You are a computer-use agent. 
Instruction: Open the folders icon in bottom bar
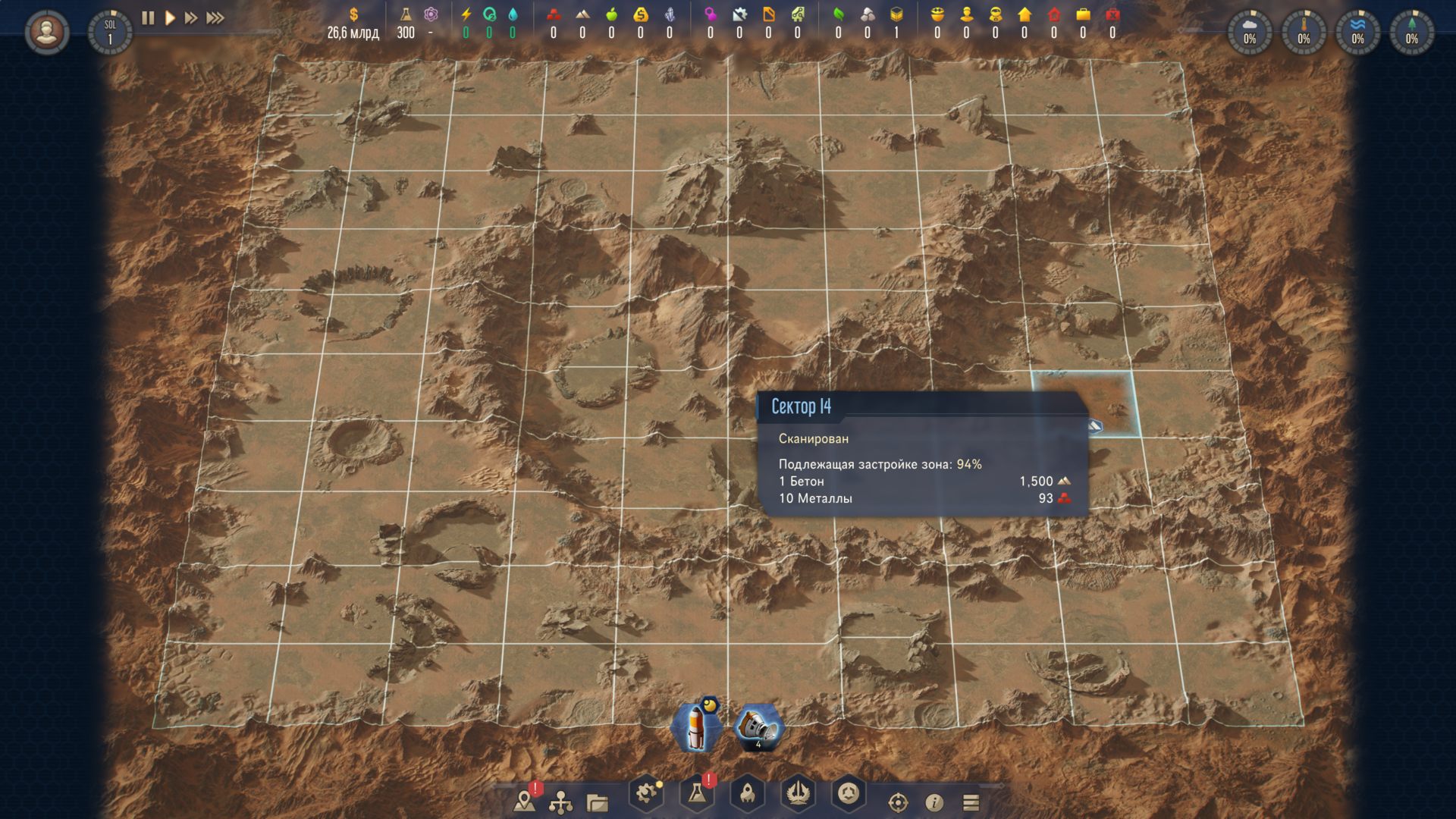598,802
